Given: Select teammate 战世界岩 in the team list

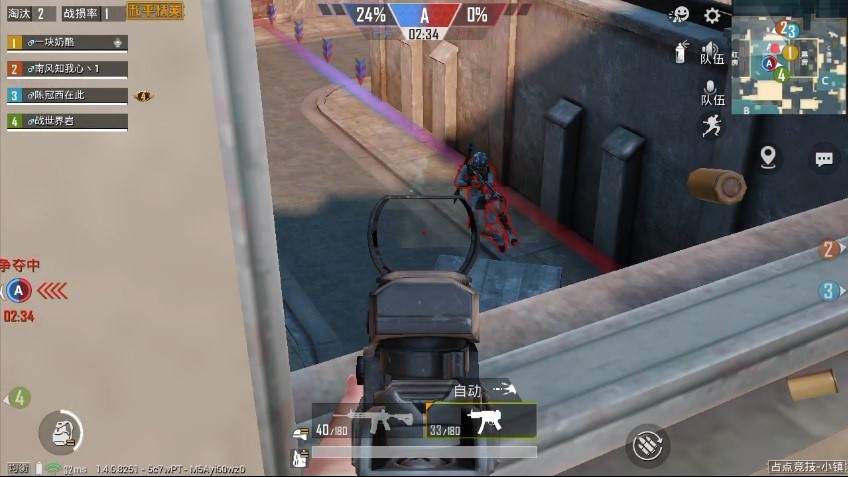Looking at the screenshot, I should 67,121.
